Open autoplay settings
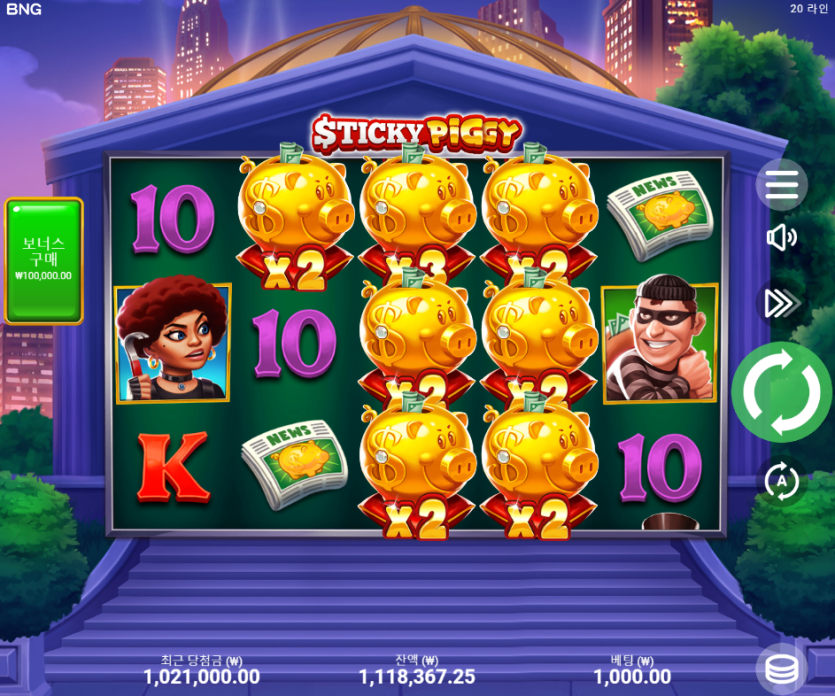This screenshot has height=696, width=835. pyautogui.click(x=781, y=481)
